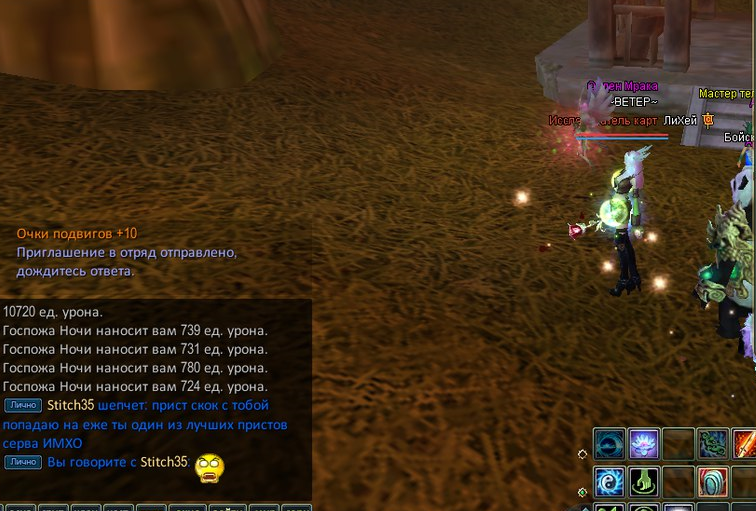The height and width of the screenshot is (511, 756).
Task: Click Stitch35's name in the whisper message
Action: pos(70,405)
